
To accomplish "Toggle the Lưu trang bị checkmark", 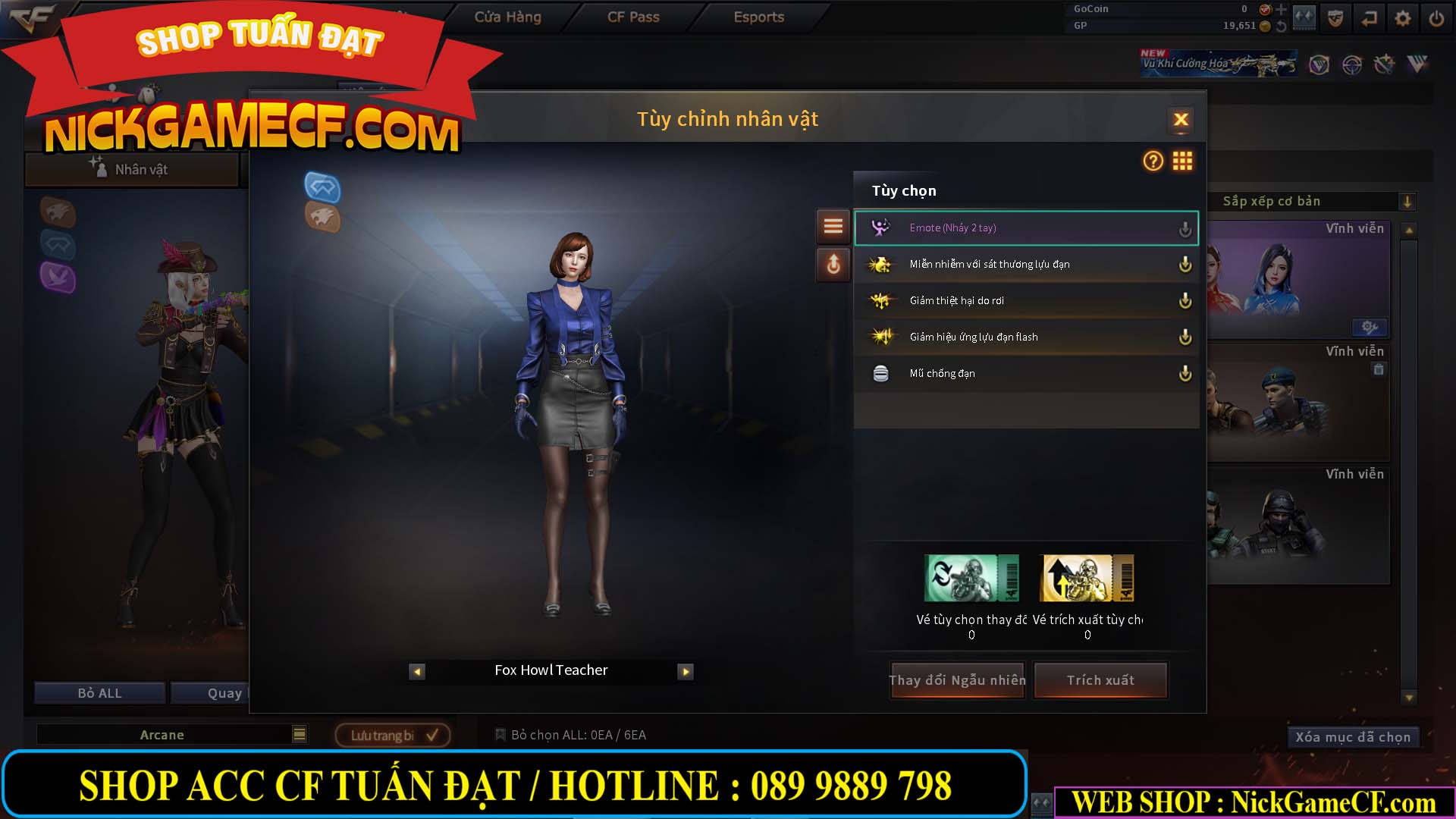I will pyautogui.click(x=431, y=734).
